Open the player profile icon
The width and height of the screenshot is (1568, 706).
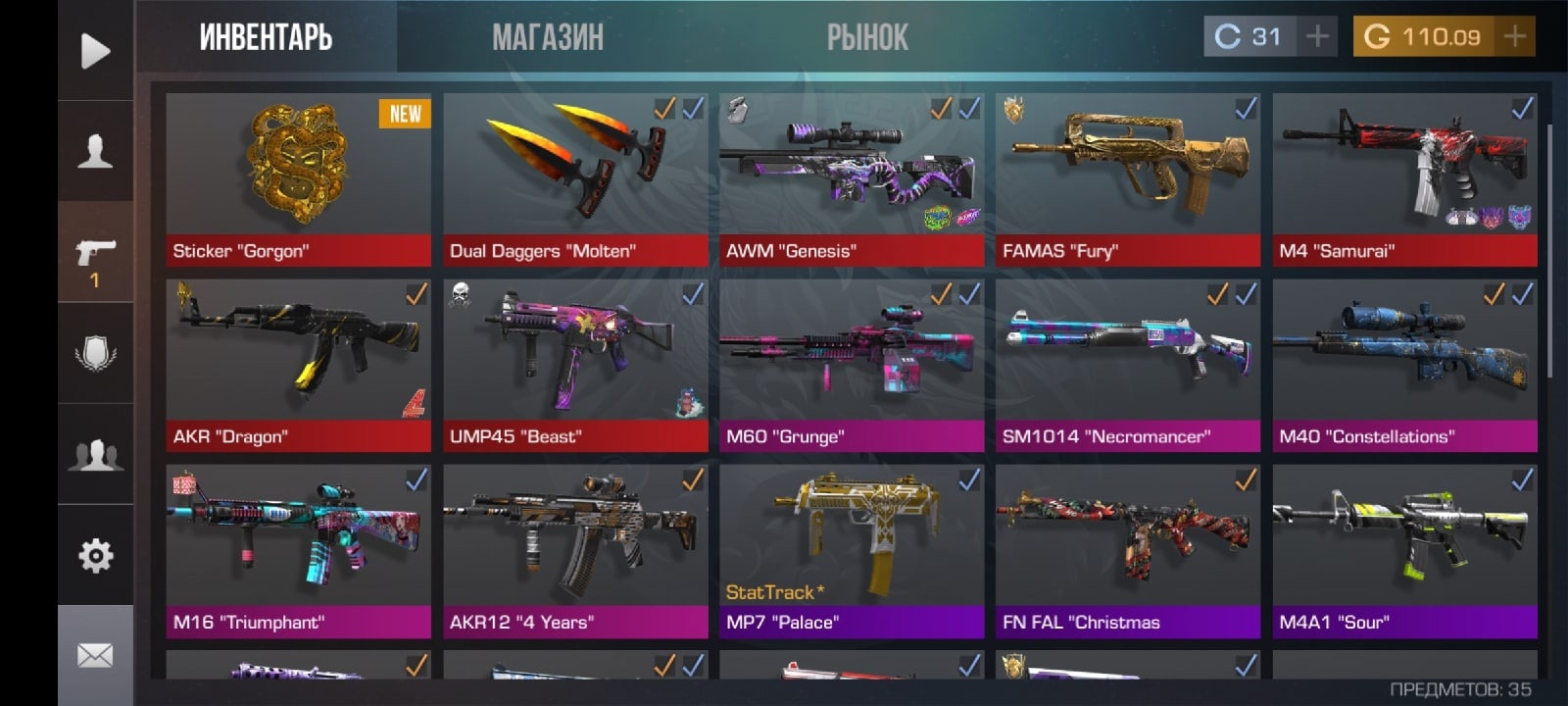coord(95,152)
